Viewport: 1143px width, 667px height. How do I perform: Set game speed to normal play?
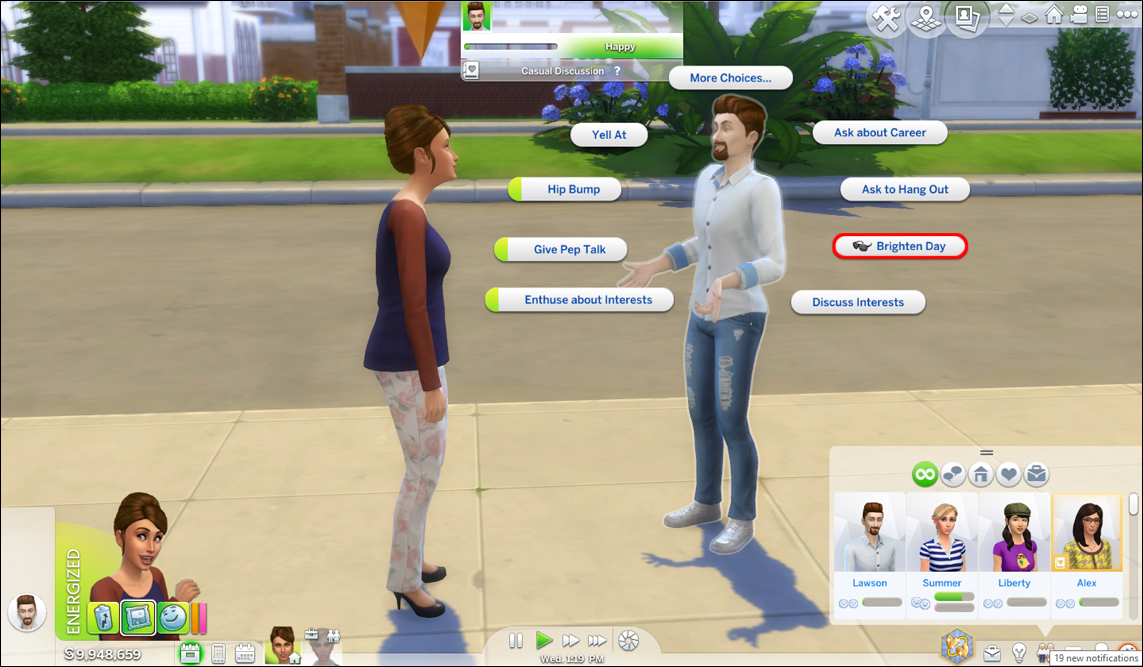point(544,640)
